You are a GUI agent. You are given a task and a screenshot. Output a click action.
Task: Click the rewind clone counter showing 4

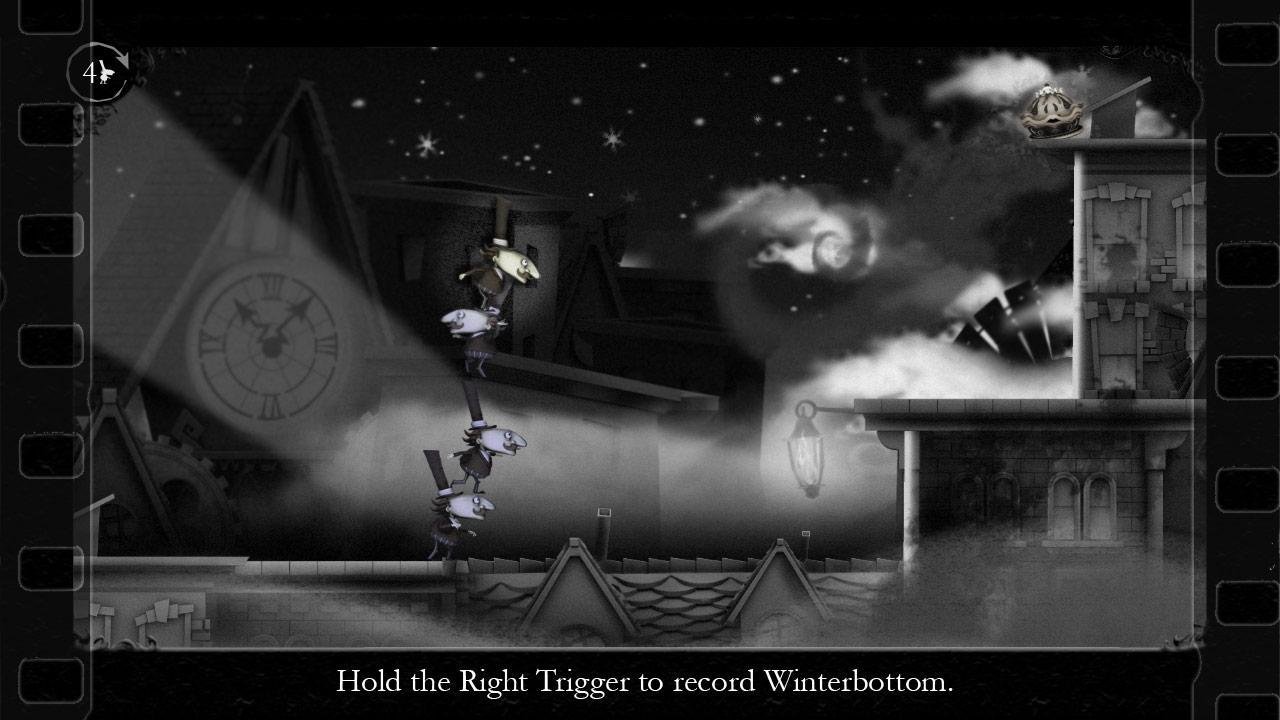pyautogui.click(x=88, y=72)
